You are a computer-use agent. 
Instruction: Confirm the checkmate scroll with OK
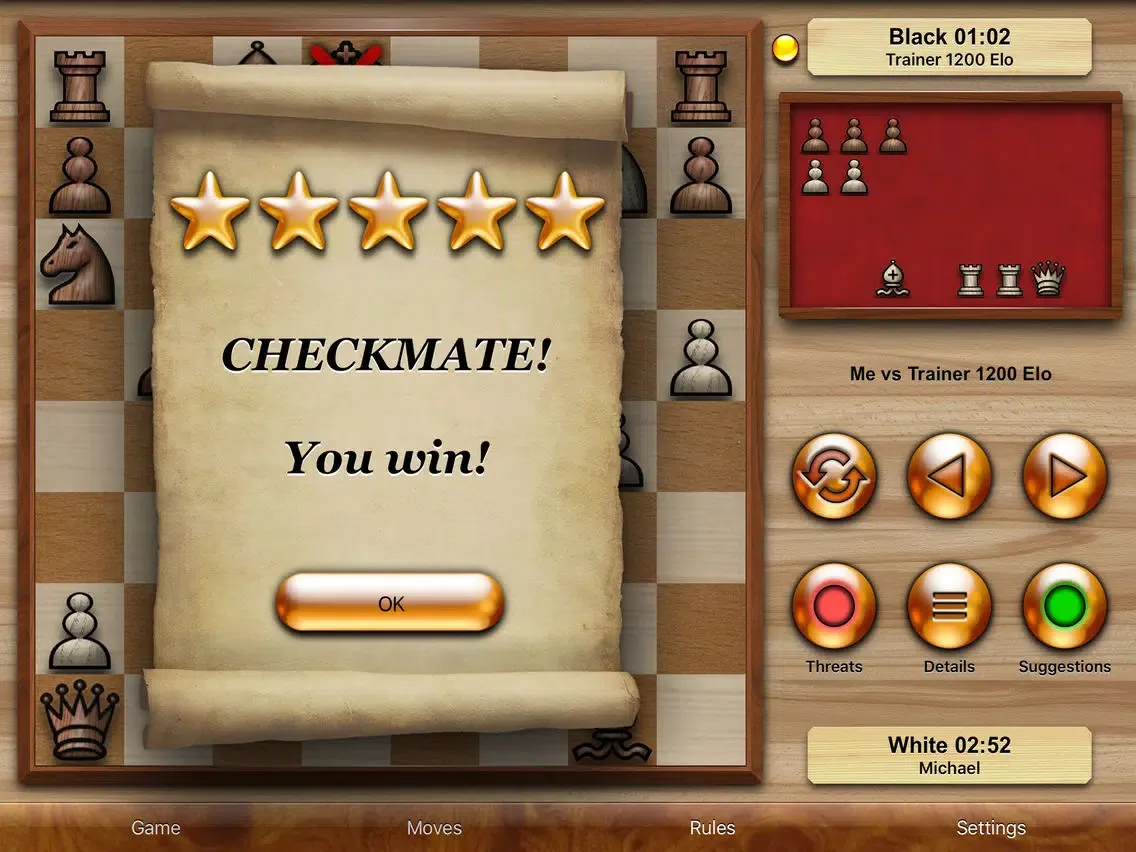390,603
